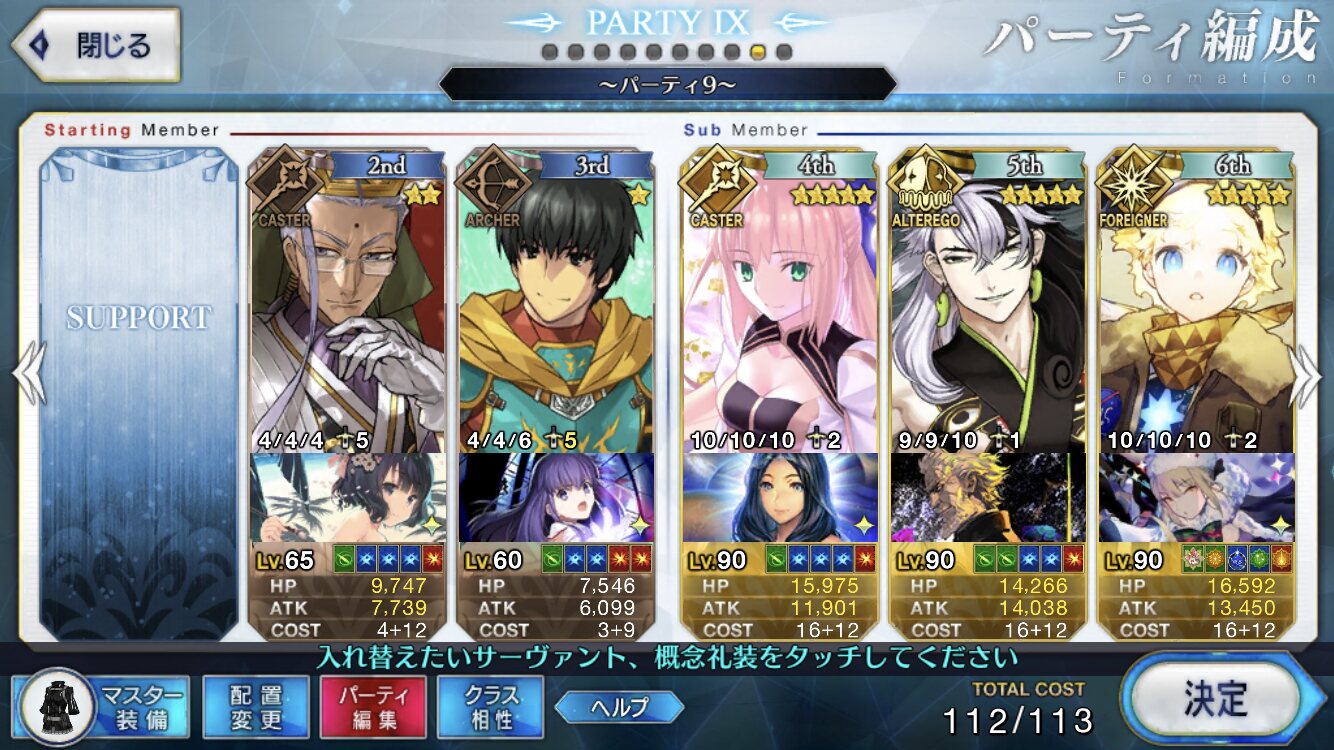
Task: Tap the Alterego's craft essence thumbnail
Action: (987, 497)
